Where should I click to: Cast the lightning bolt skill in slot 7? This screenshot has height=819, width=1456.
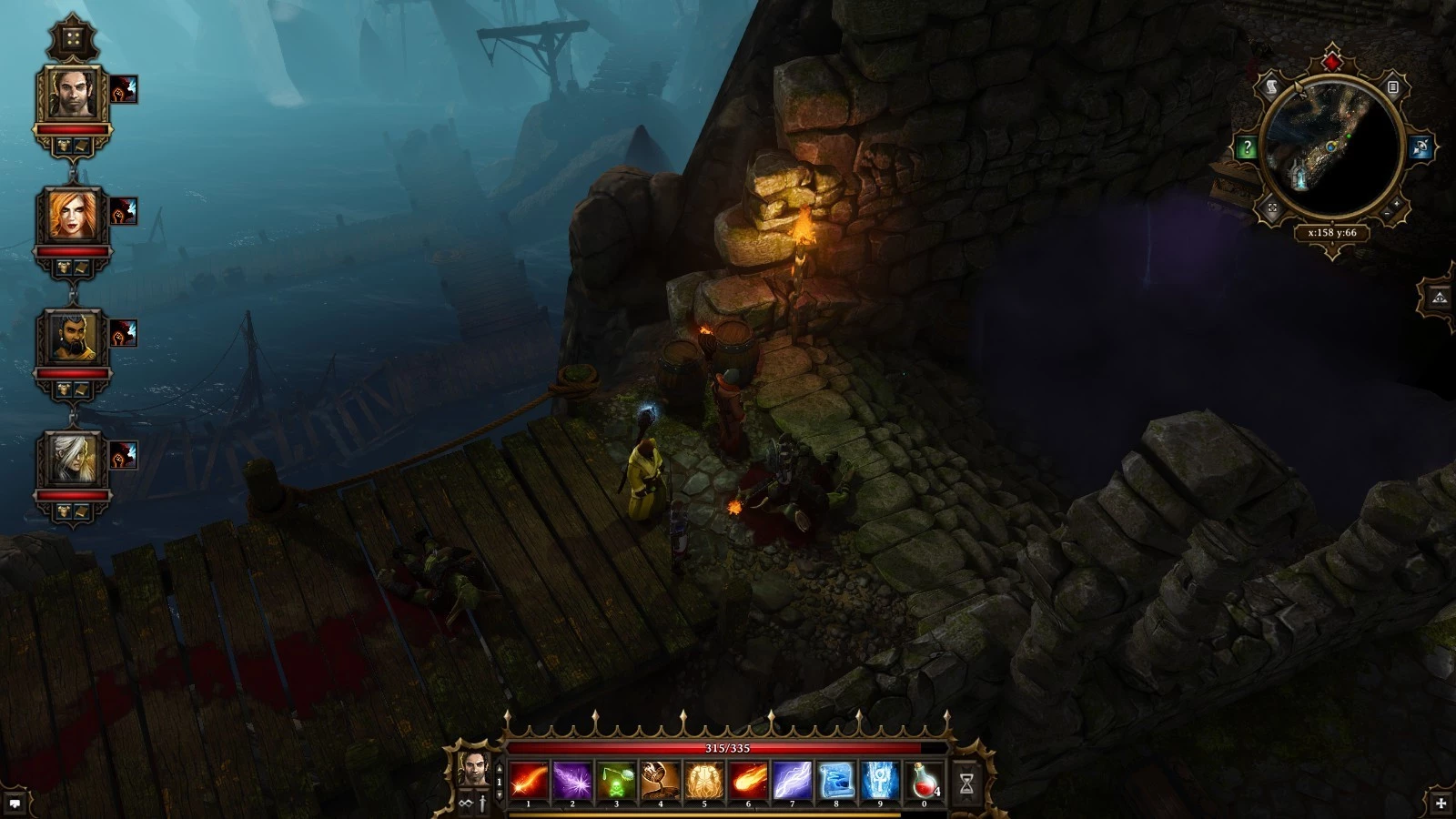tap(793, 781)
